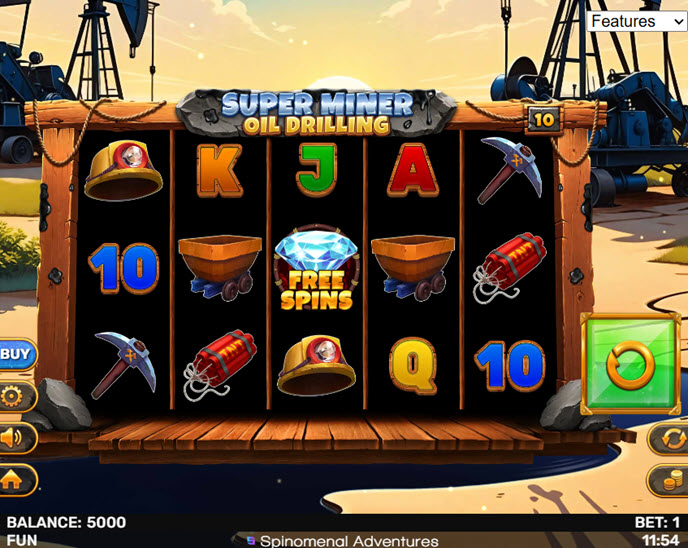Open the BUY feature menu
Viewport: 688px width, 548px height.
pyautogui.click(x=15, y=353)
